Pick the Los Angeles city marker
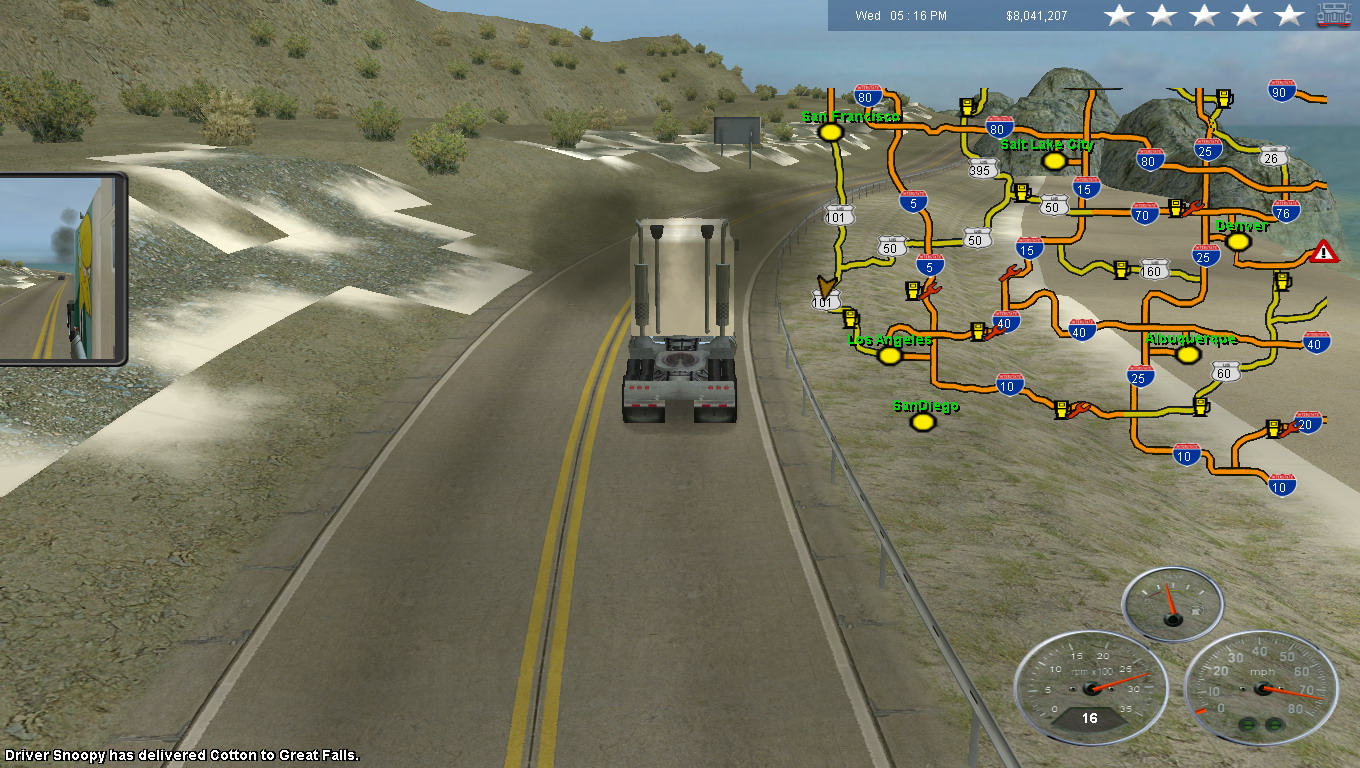This screenshot has width=1360, height=768. 889,355
